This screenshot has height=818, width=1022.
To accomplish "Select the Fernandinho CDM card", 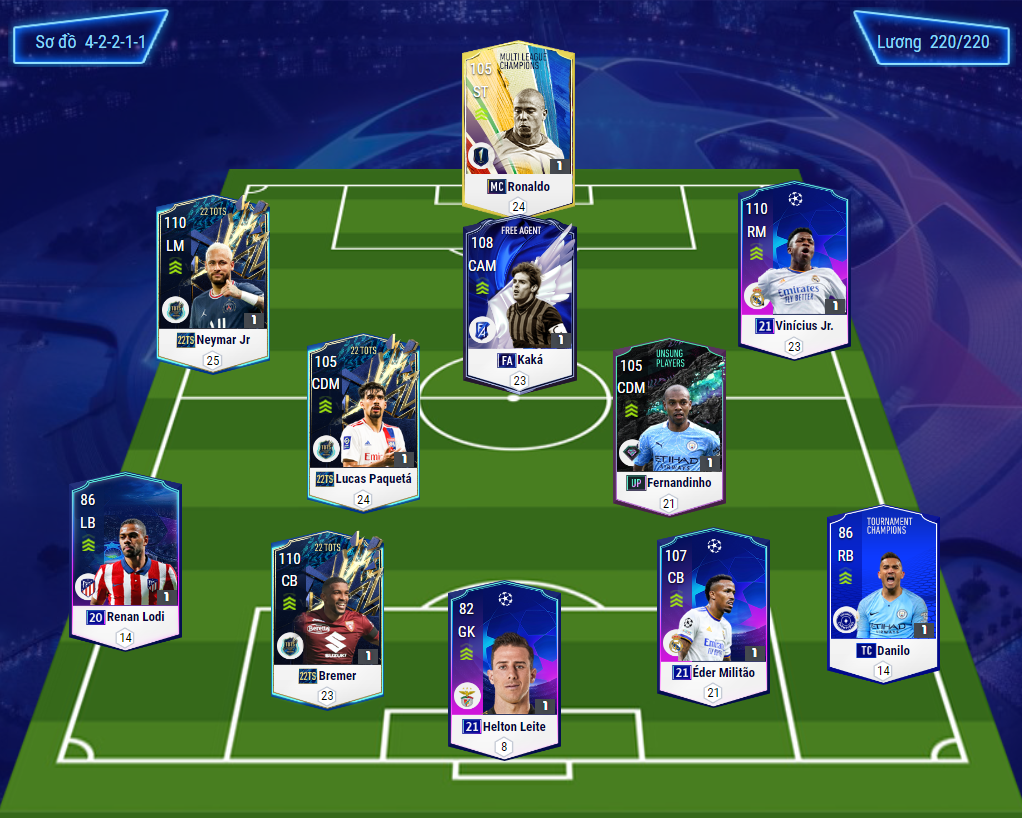I will coord(670,425).
